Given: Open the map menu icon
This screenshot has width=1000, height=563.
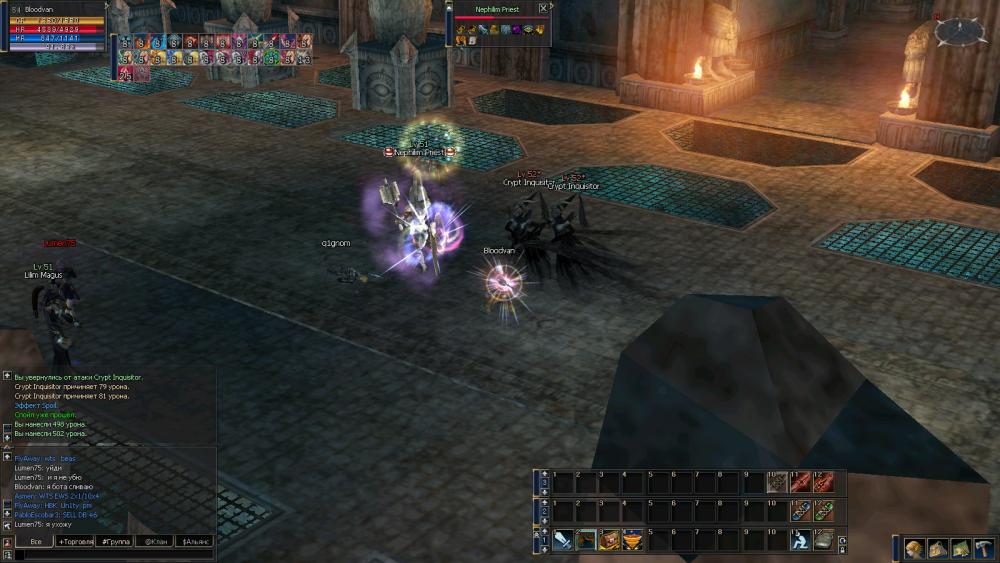Looking at the screenshot, I should click(960, 548).
